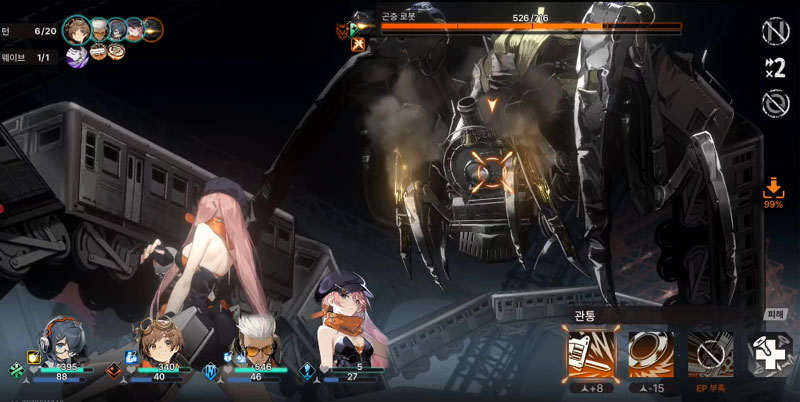Select the orange enemy icon in turn order
The width and height of the screenshot is (800, 402).
coord(152,29)
